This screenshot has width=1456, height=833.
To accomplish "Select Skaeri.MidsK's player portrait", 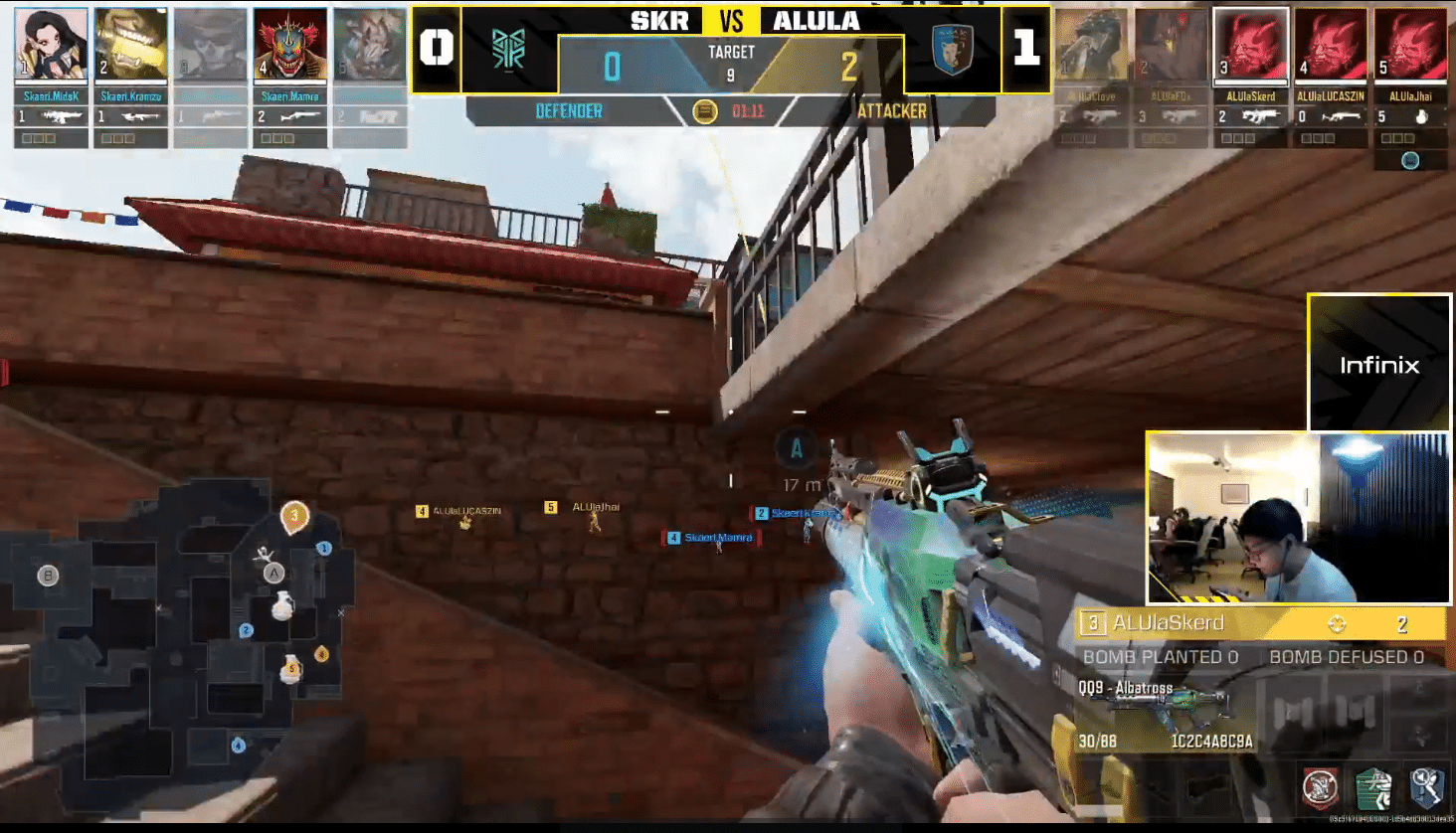I will pos(51,45).
